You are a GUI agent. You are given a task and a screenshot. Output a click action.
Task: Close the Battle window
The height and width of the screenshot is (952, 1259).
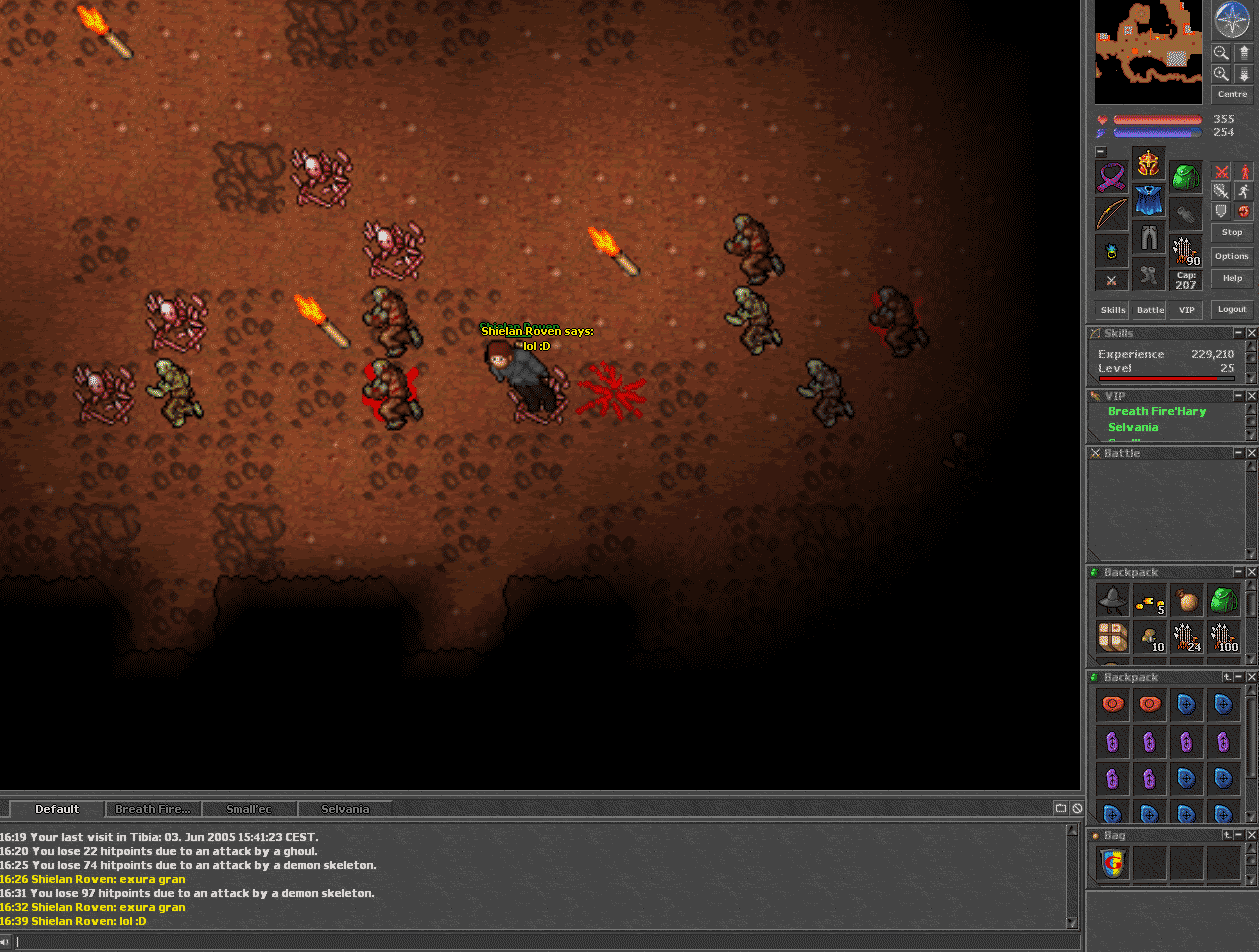1252,453
